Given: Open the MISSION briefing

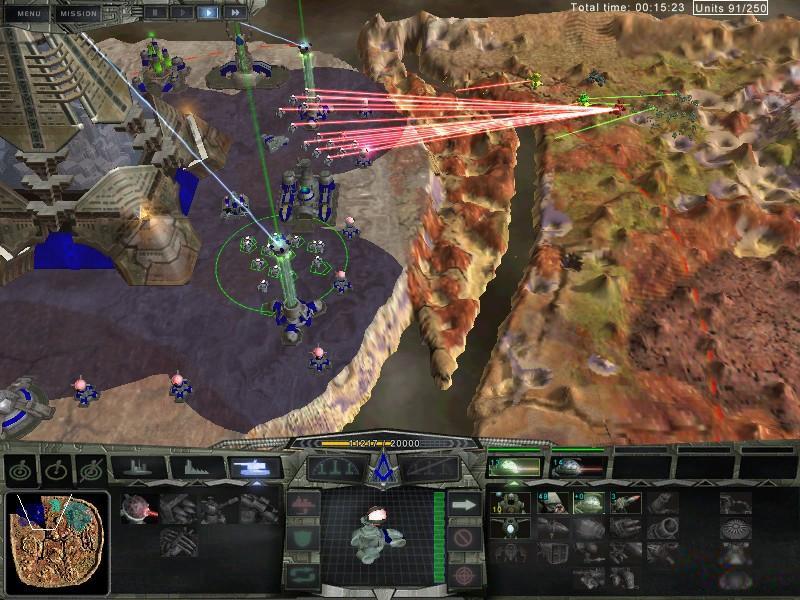Looking at the screenshot, I should (x=79, y=13).
